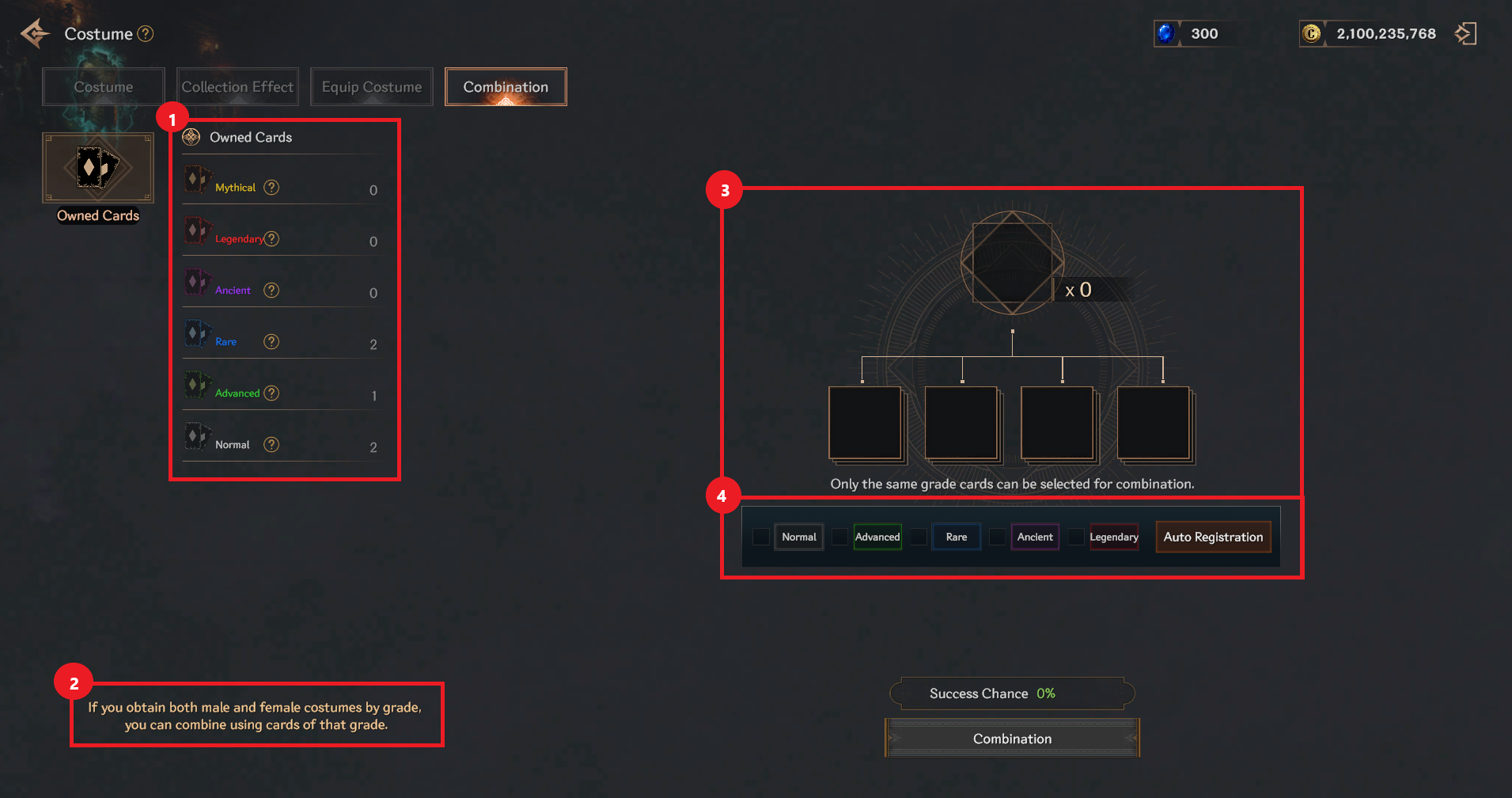Screen dimensions: 1512x798
Task: Start the card Combination with bottom button
Action: tap(1012, 739)
